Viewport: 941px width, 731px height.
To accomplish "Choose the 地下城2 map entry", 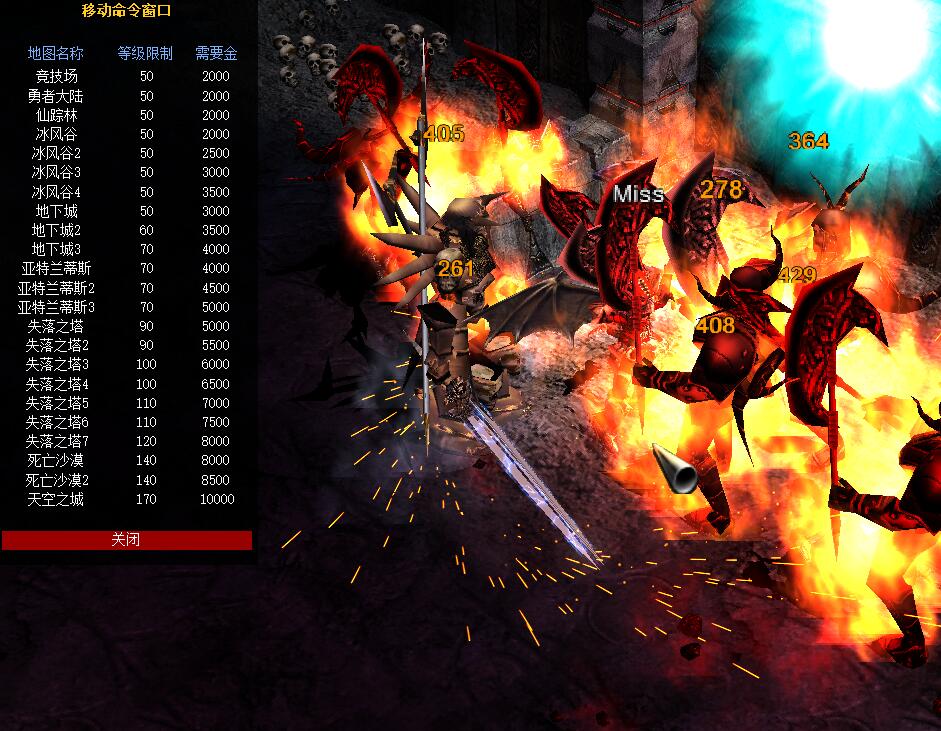I will tap(56, 230).
